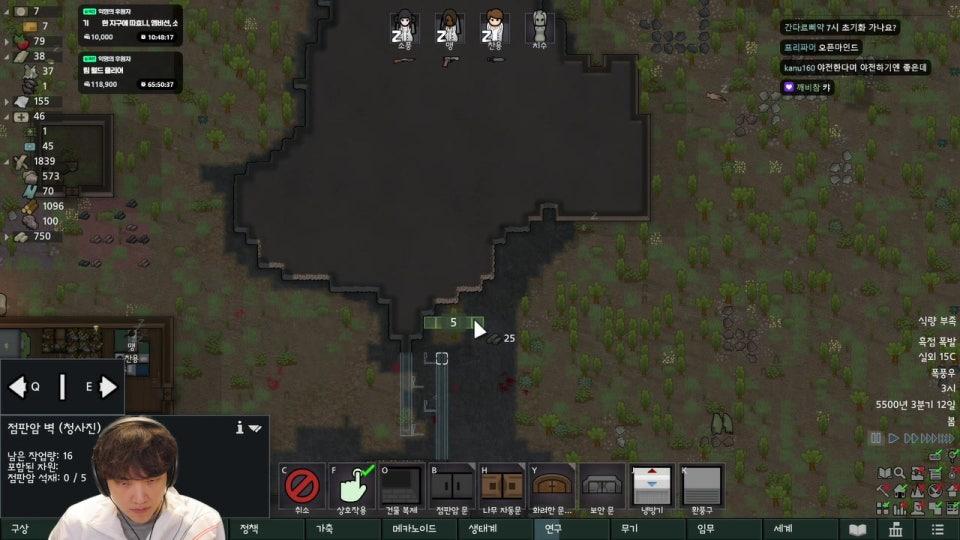The image size is (960, 540).
Task: Open the 메카노이드 mechanoid tab
Action: click(x=411, y=529)
